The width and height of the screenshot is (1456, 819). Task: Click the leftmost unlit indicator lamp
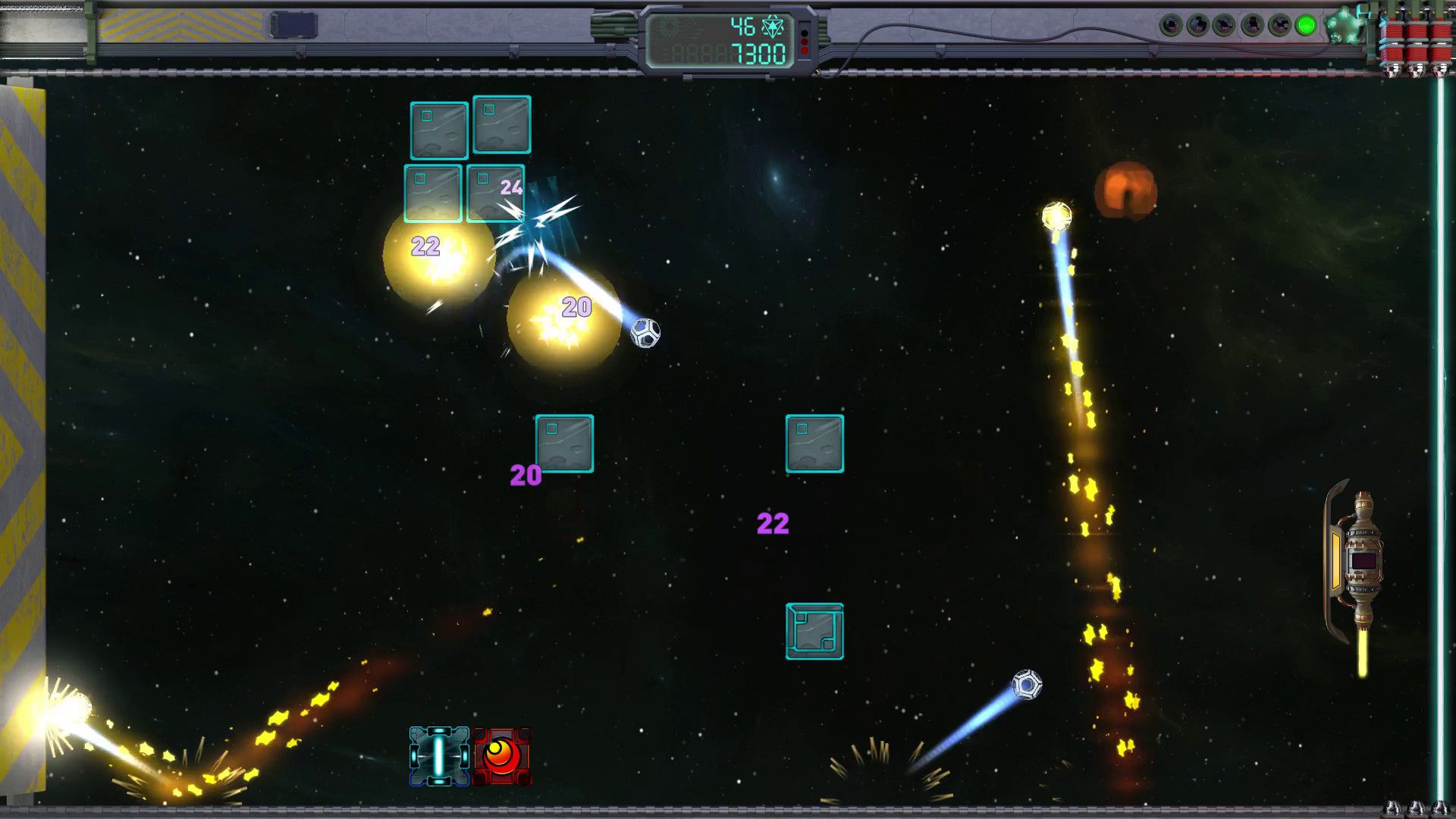pyautogui.click(x=1172, y=24)
